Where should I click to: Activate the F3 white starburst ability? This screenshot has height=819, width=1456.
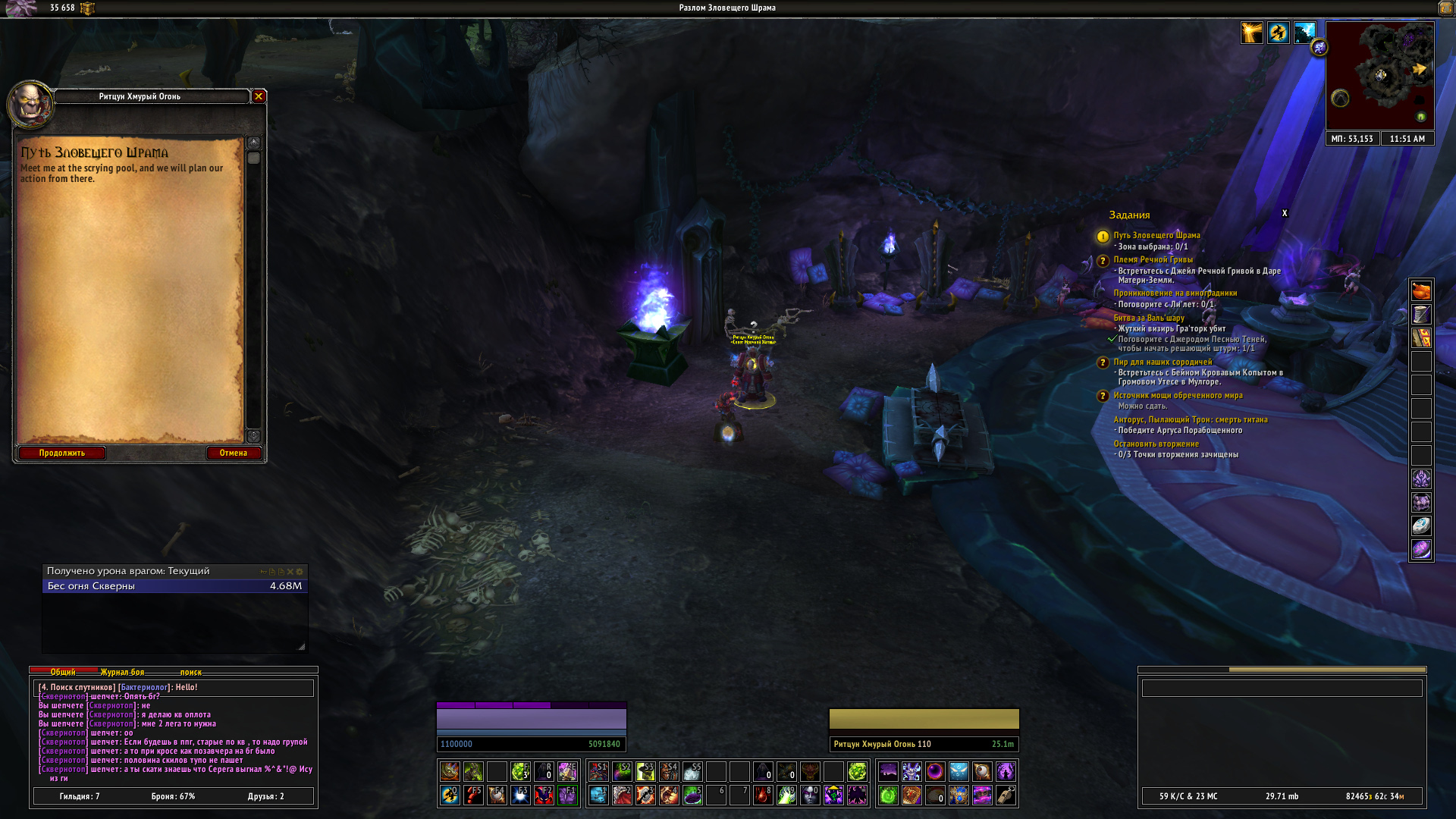[x=520, y=795]
